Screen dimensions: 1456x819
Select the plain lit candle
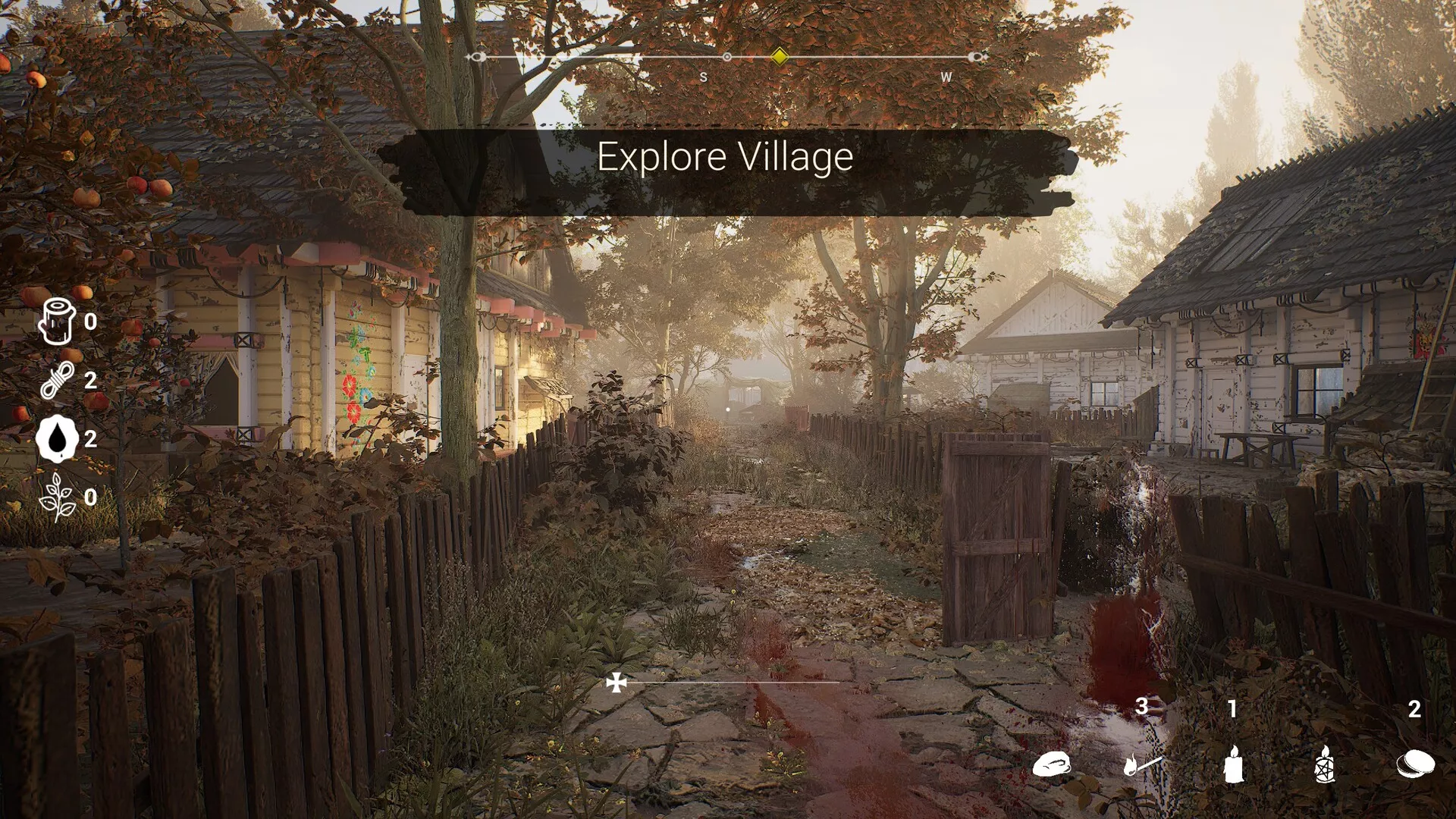tap(1233, 763)
